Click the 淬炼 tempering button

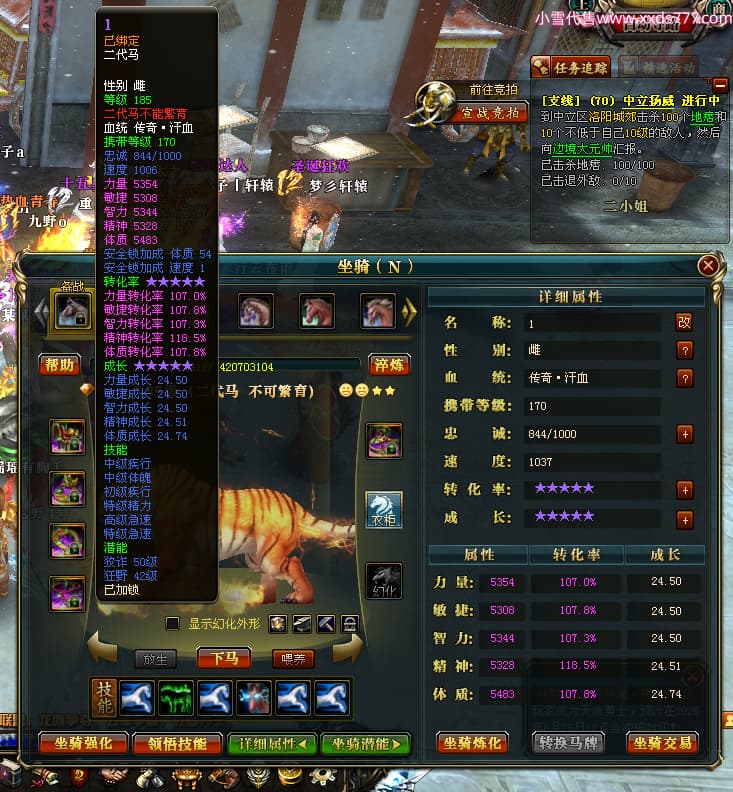click(x=389, y=364)
